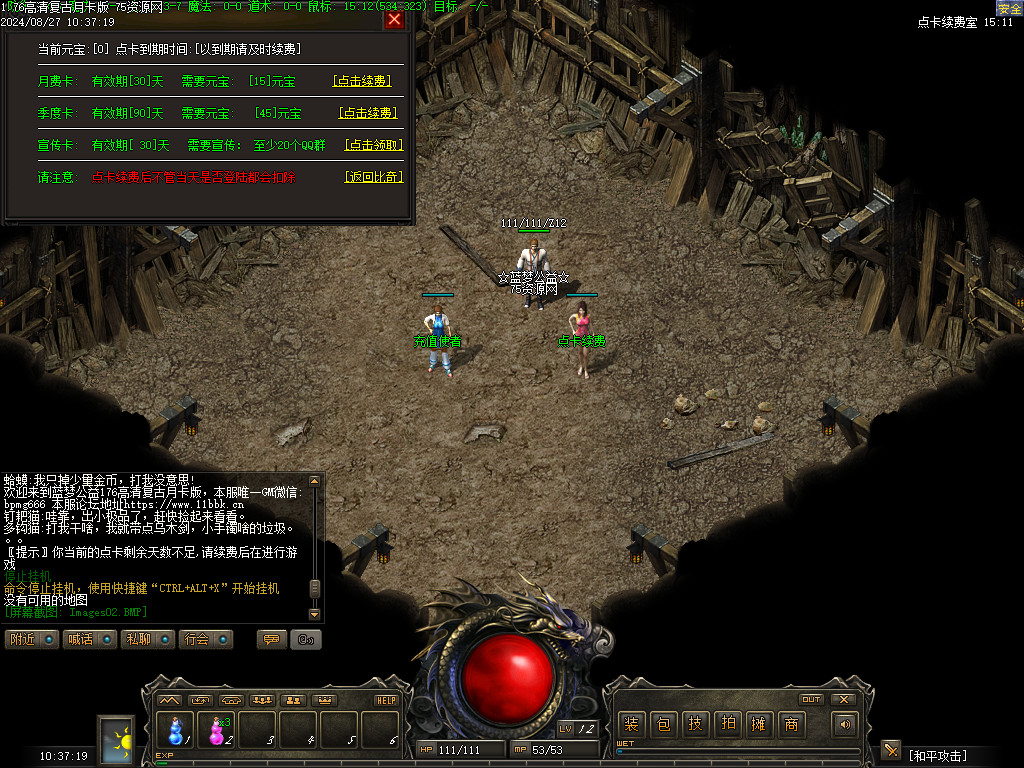Open the stall panel (摊)
This screenshot has height=768, width=1024.
pos(759,724)
